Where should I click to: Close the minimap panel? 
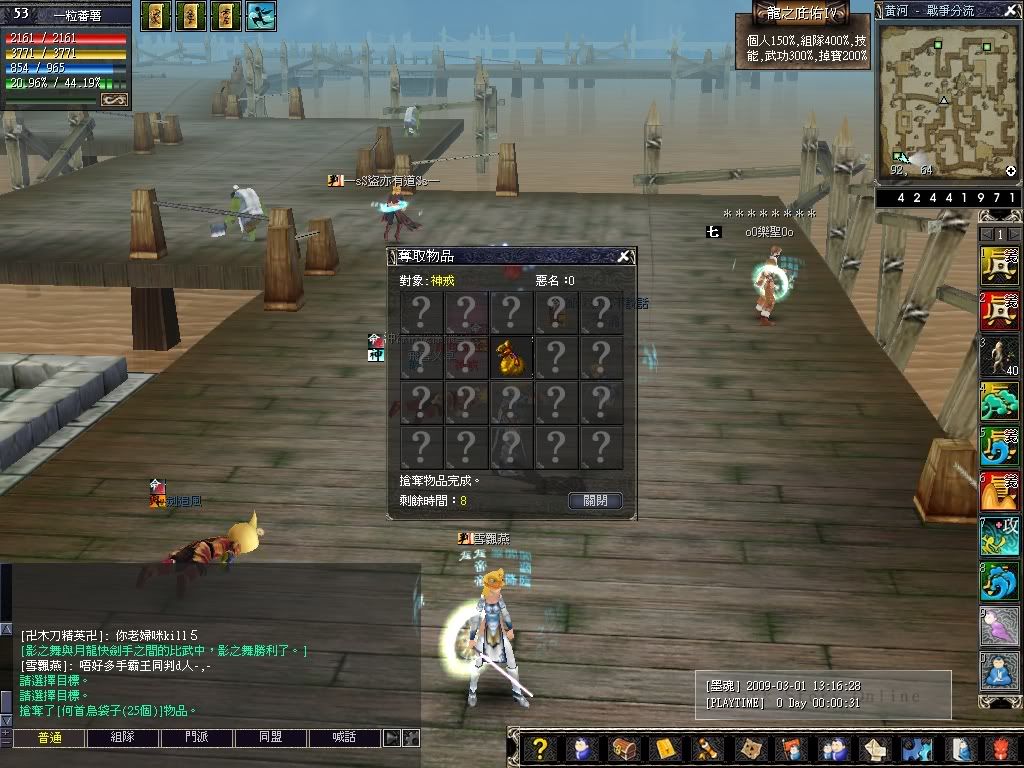(1011, 10)
